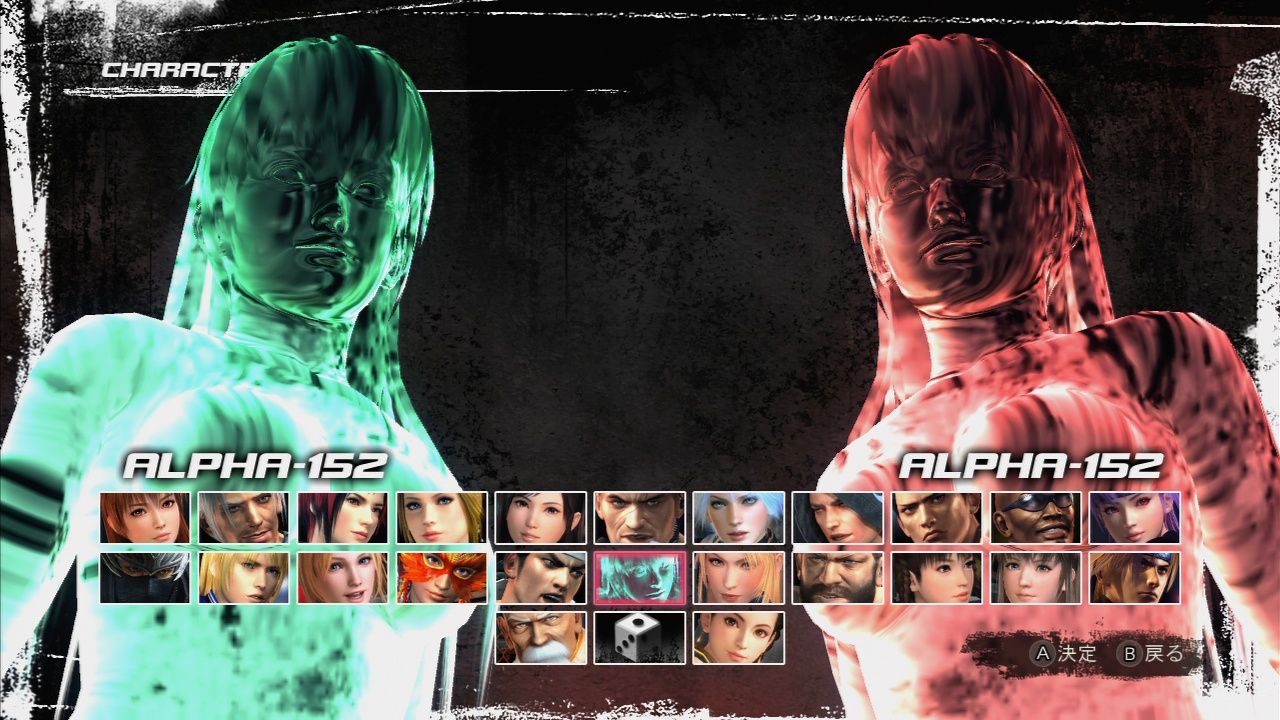Click the highlighted Alpha-152 character tile
Screen dimensions: 1280x720
639,578
